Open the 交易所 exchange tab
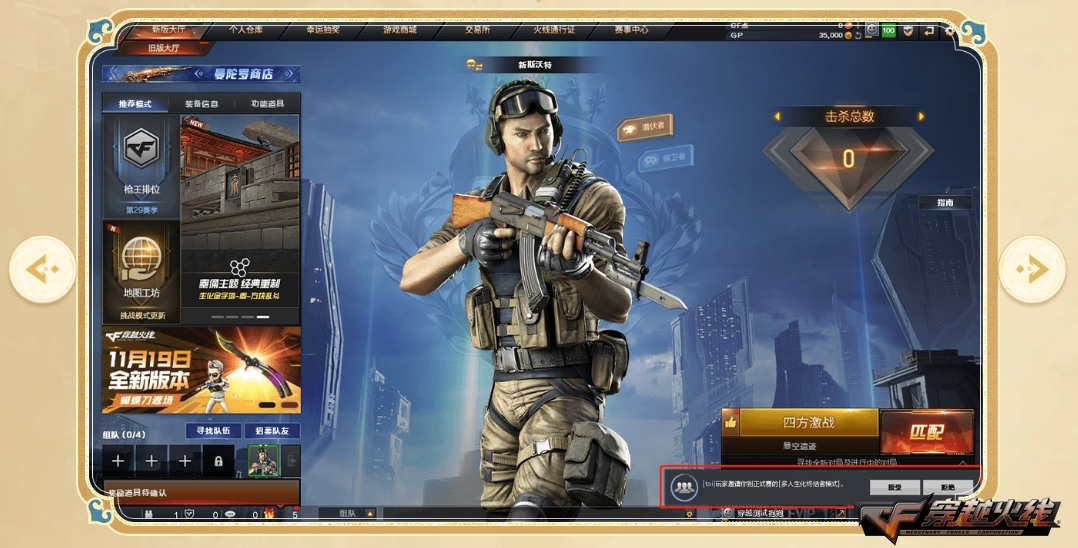 tap(477, 30)
